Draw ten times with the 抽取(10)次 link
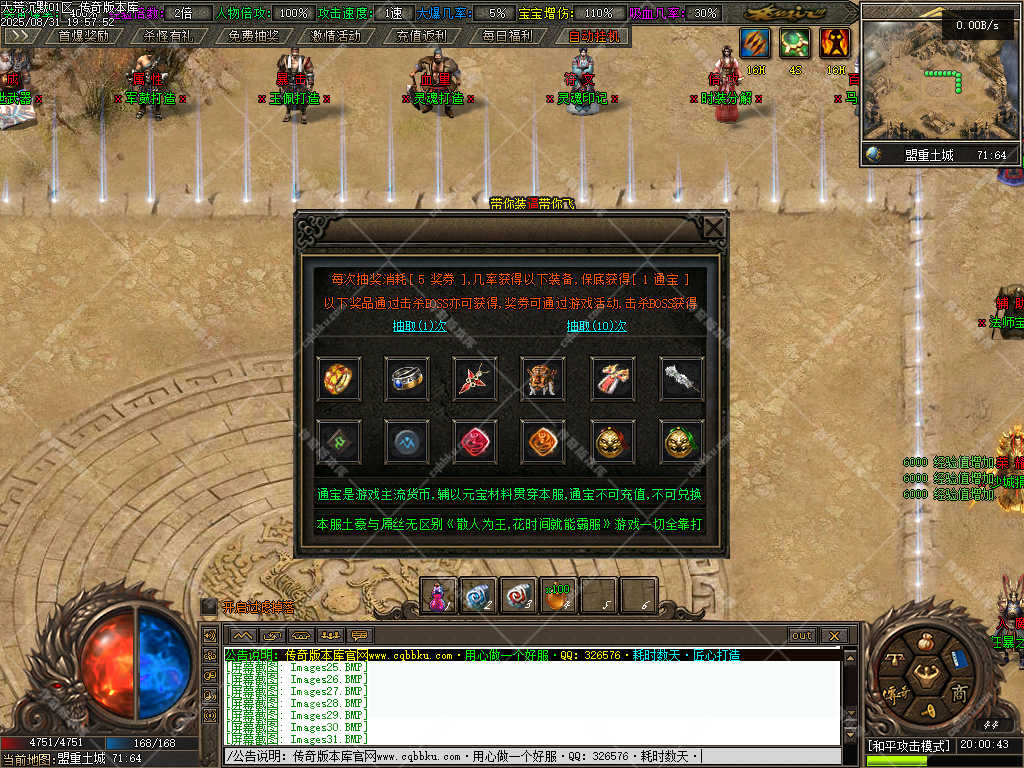Screen dimensions: 1024x768 597,326
